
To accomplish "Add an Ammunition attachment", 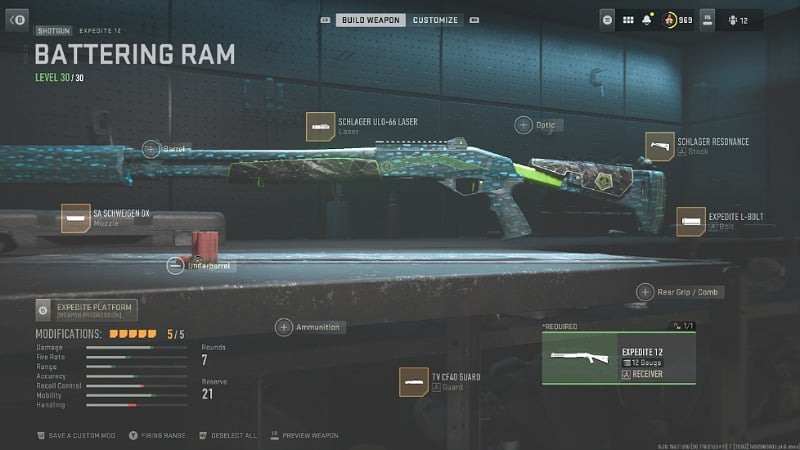I will [284, 327].
